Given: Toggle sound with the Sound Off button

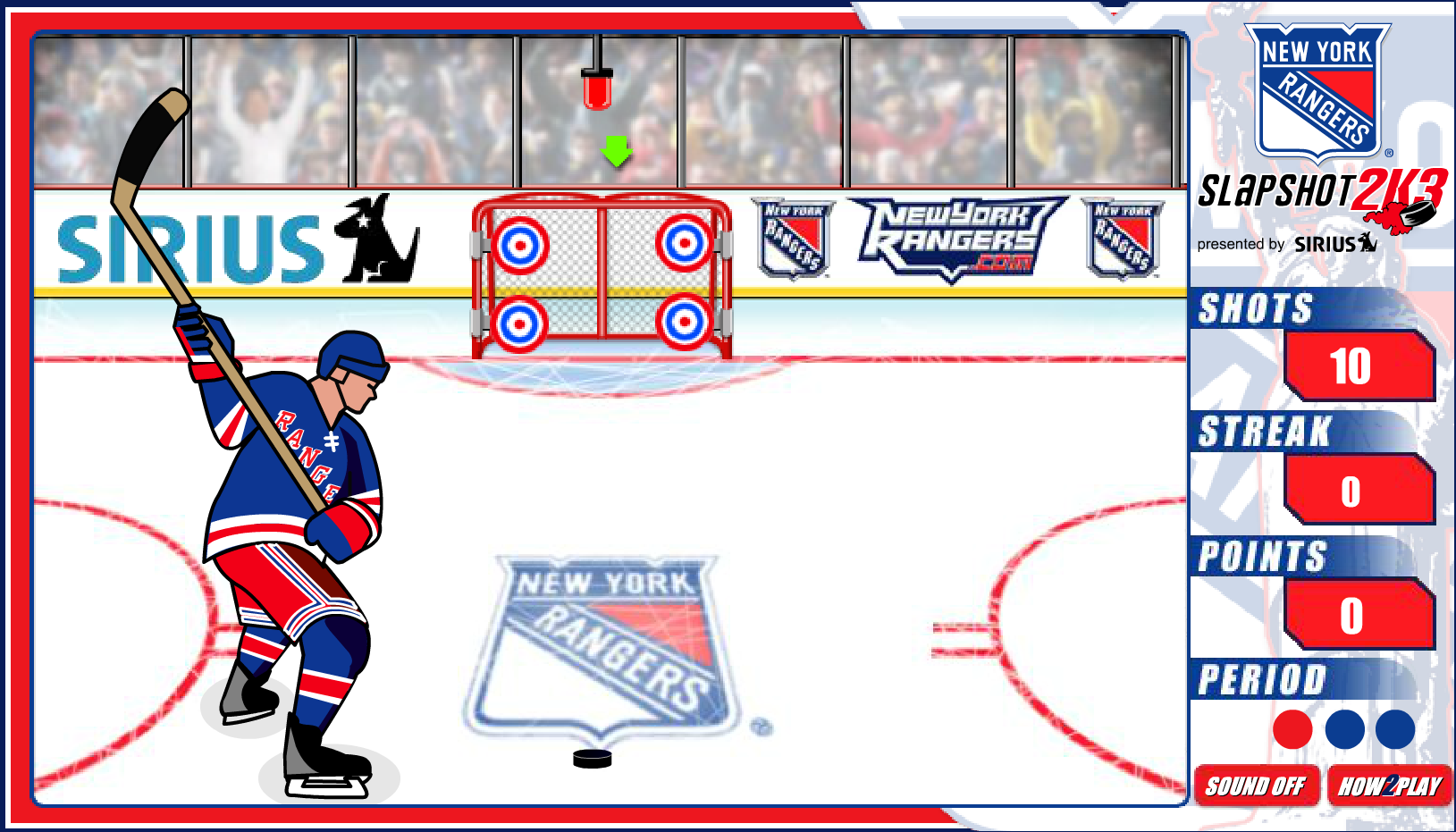Looking at the screenshot, I should [x=1257, y=786].
